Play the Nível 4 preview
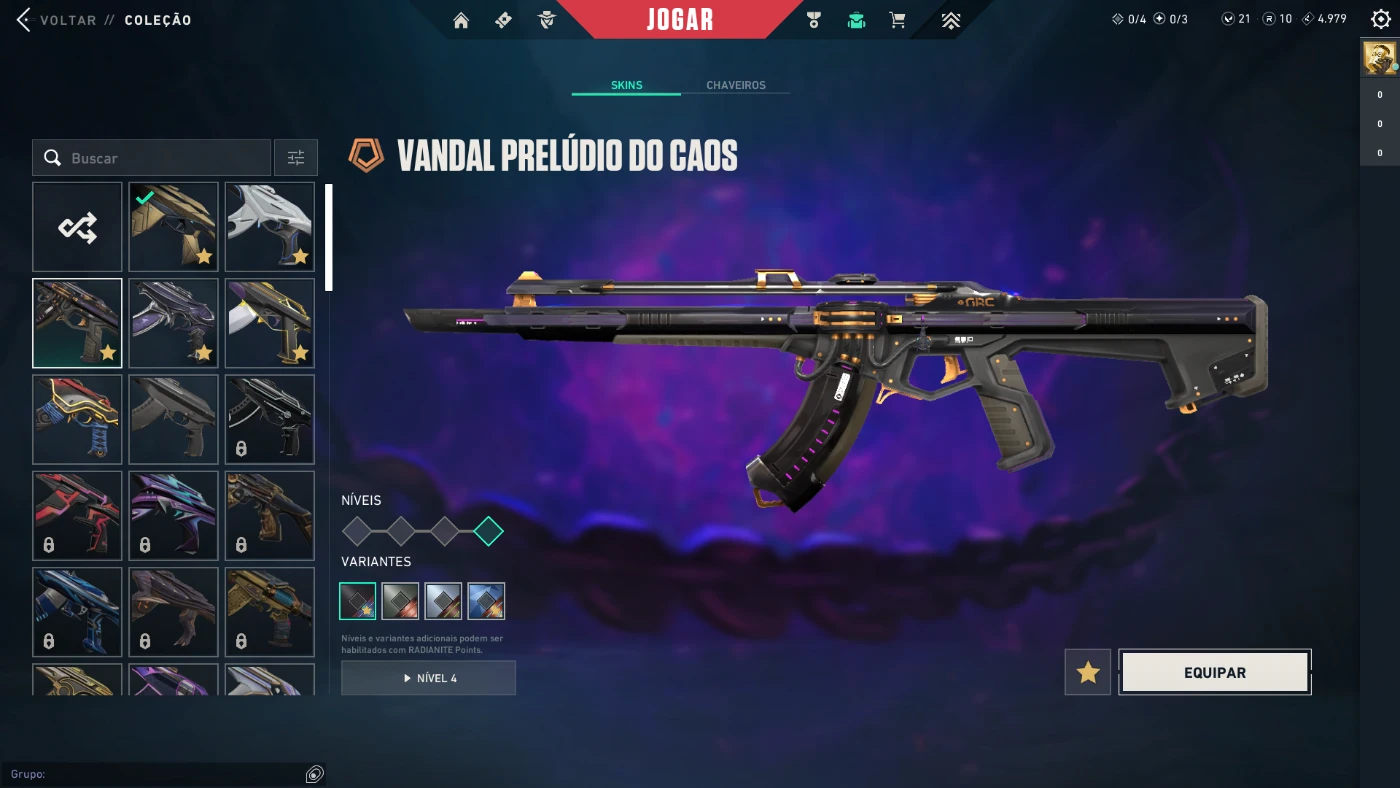The width and height of the screenshot is (1400, 788). pos(428,678)
